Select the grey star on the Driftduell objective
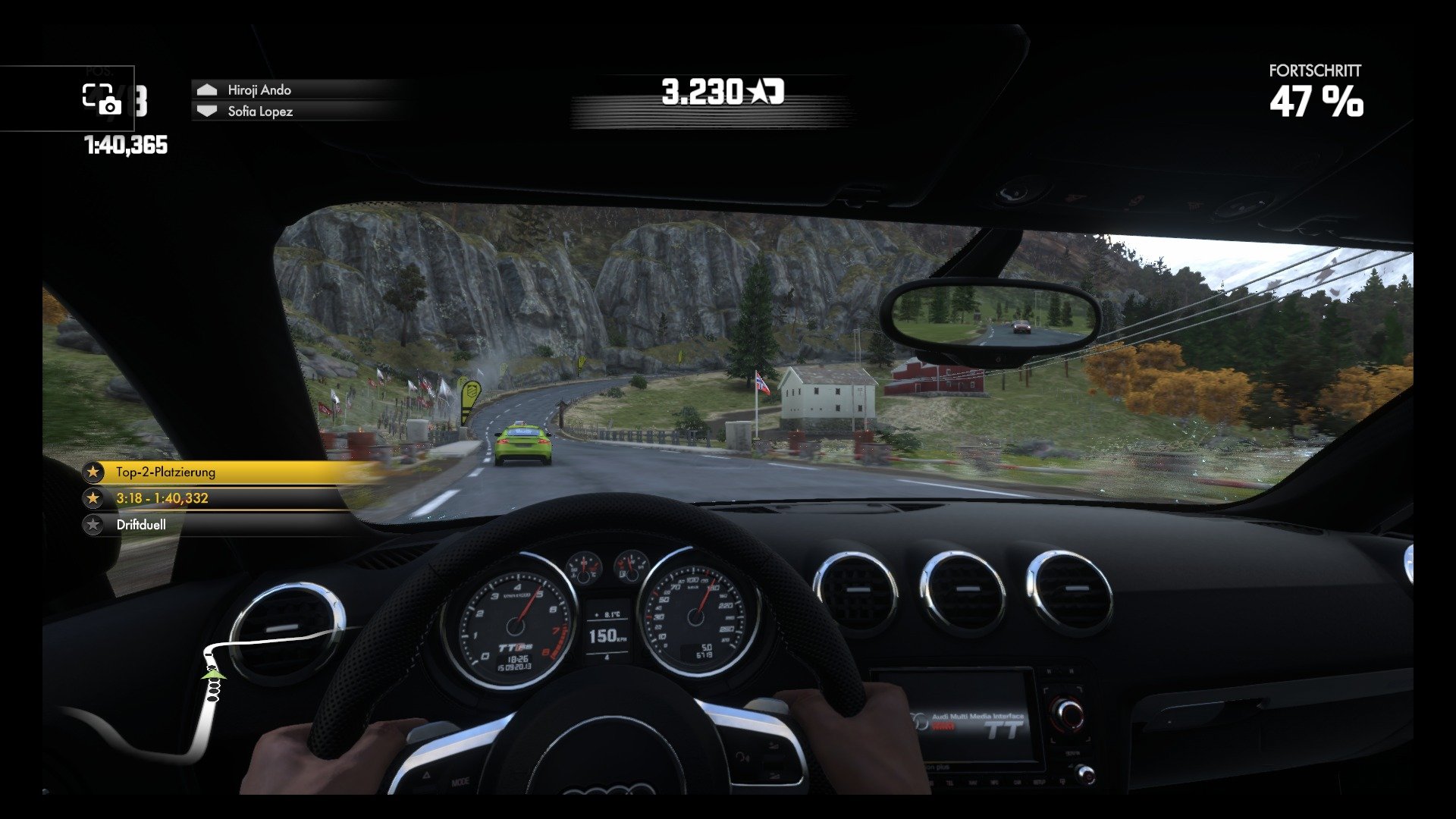 (x=95, y=524)
